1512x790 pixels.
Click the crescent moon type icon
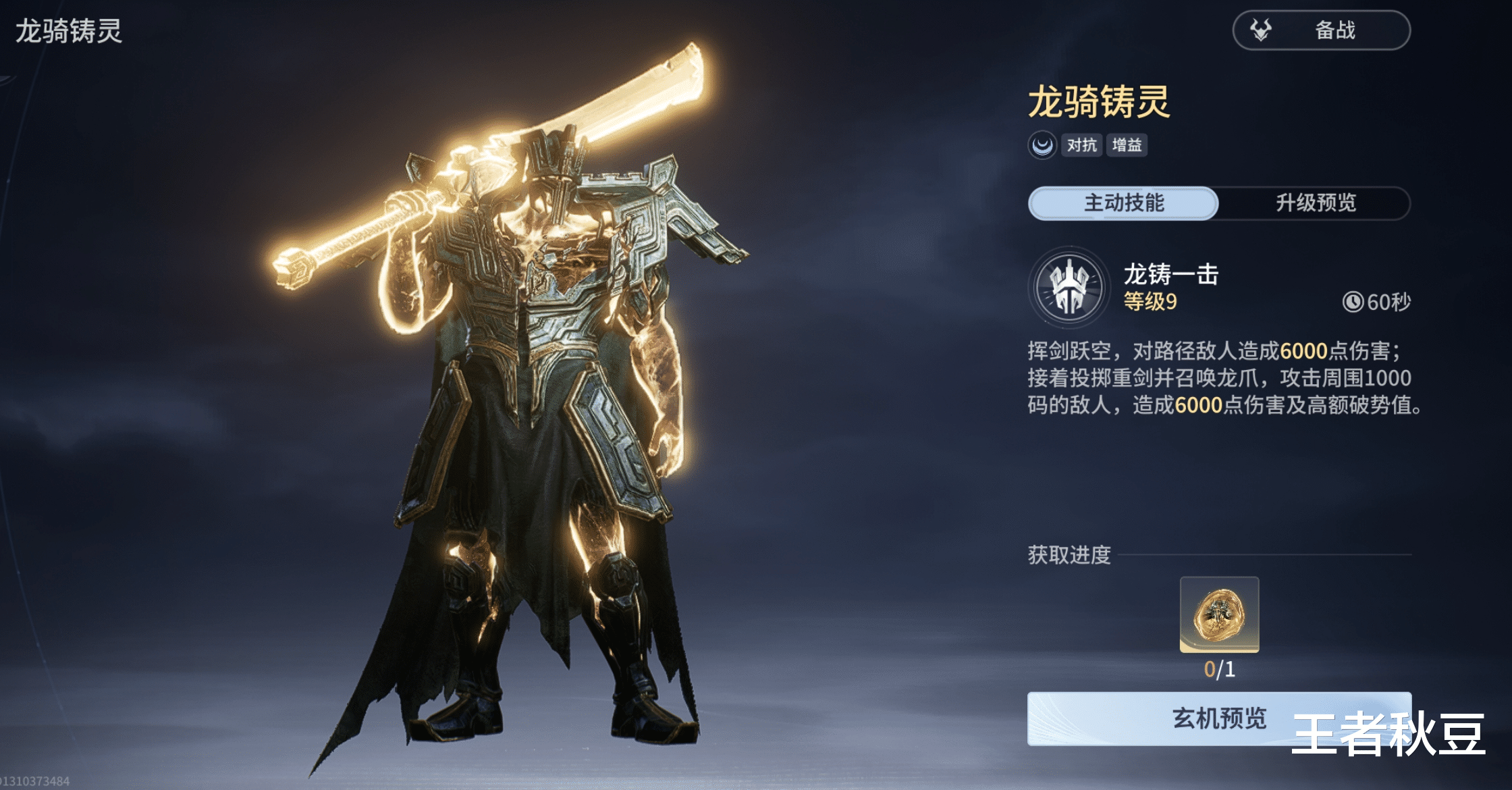tap(1042, 145)
